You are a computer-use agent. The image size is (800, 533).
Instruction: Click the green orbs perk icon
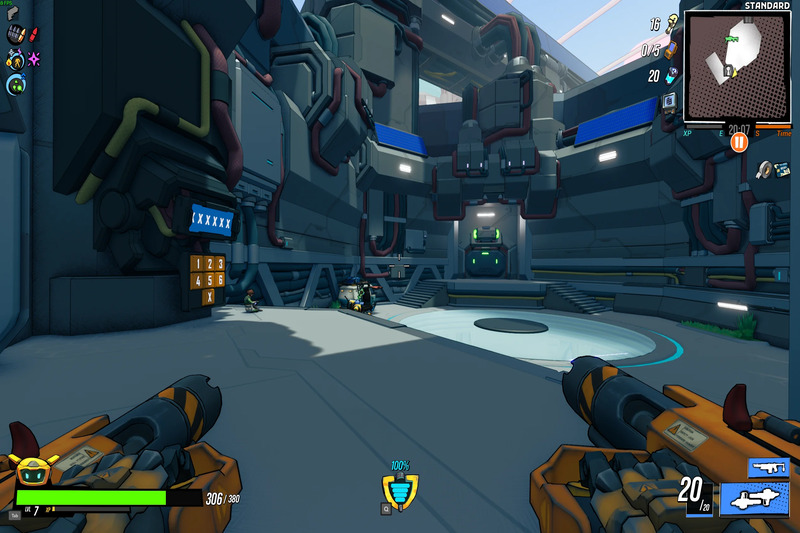coord(15,85)
